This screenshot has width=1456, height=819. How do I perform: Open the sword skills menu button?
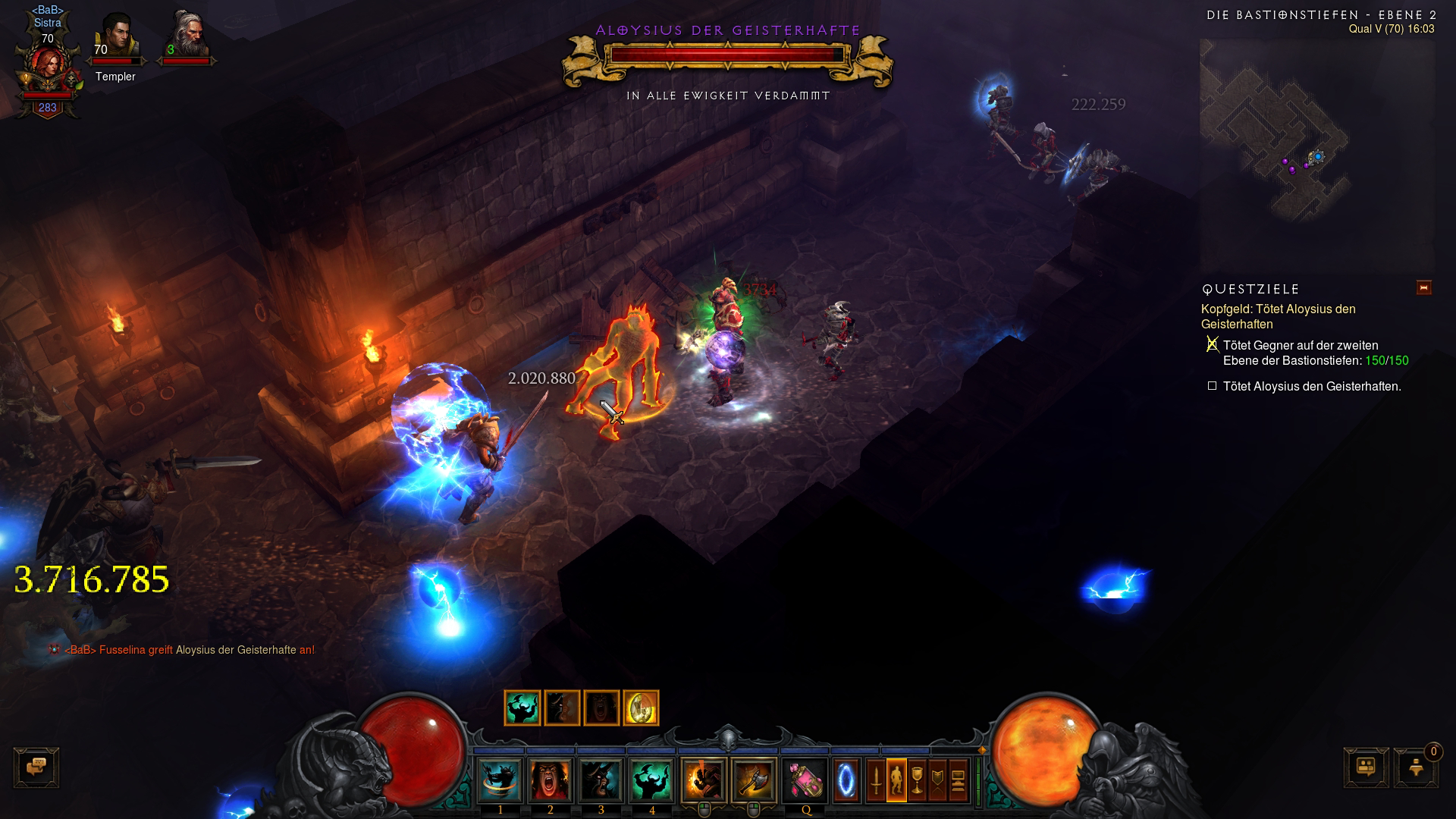point(876,780)
